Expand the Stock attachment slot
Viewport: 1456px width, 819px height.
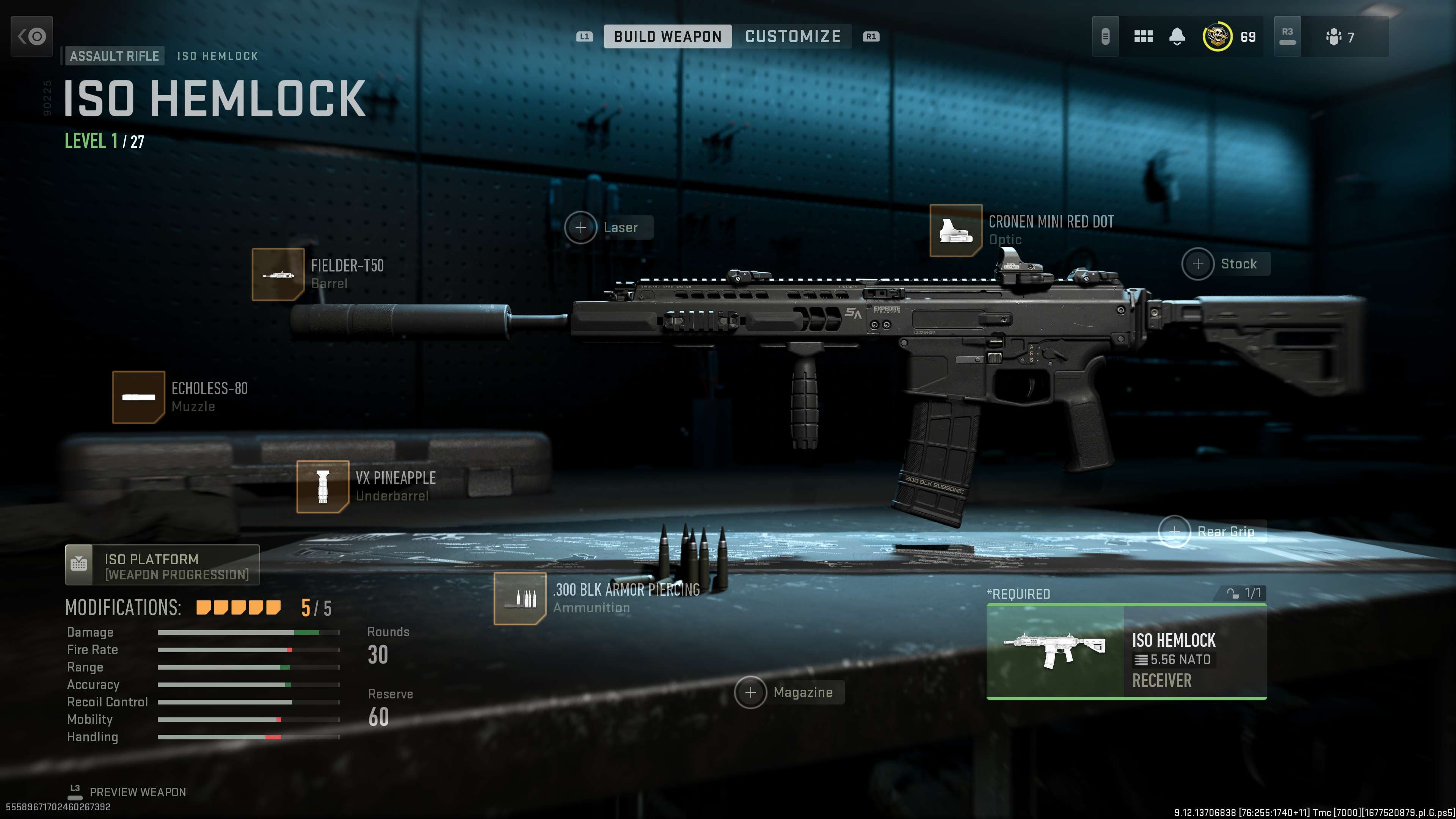point(1198,264)
